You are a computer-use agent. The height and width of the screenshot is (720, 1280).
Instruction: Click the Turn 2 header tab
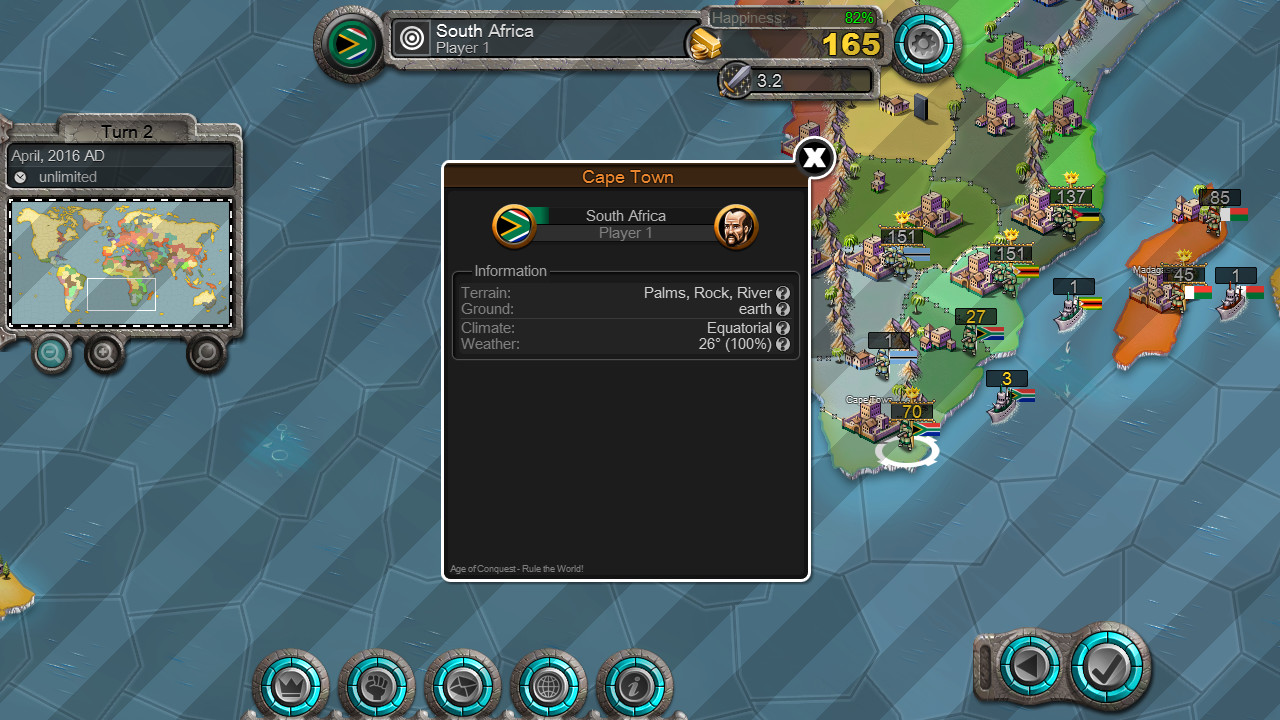(x=126, y=131)
